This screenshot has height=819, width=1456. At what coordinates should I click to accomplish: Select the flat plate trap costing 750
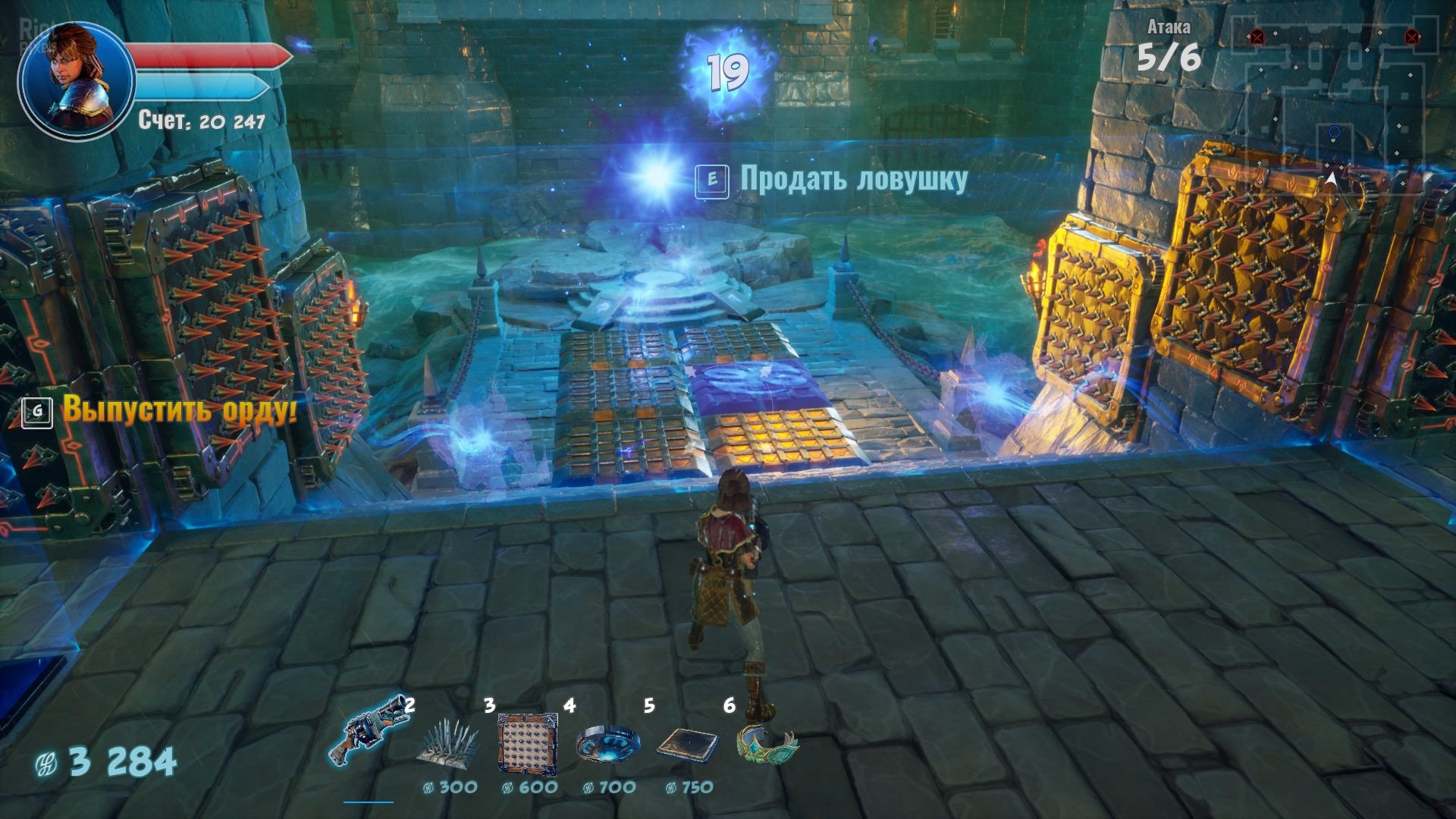pos(688,745)
